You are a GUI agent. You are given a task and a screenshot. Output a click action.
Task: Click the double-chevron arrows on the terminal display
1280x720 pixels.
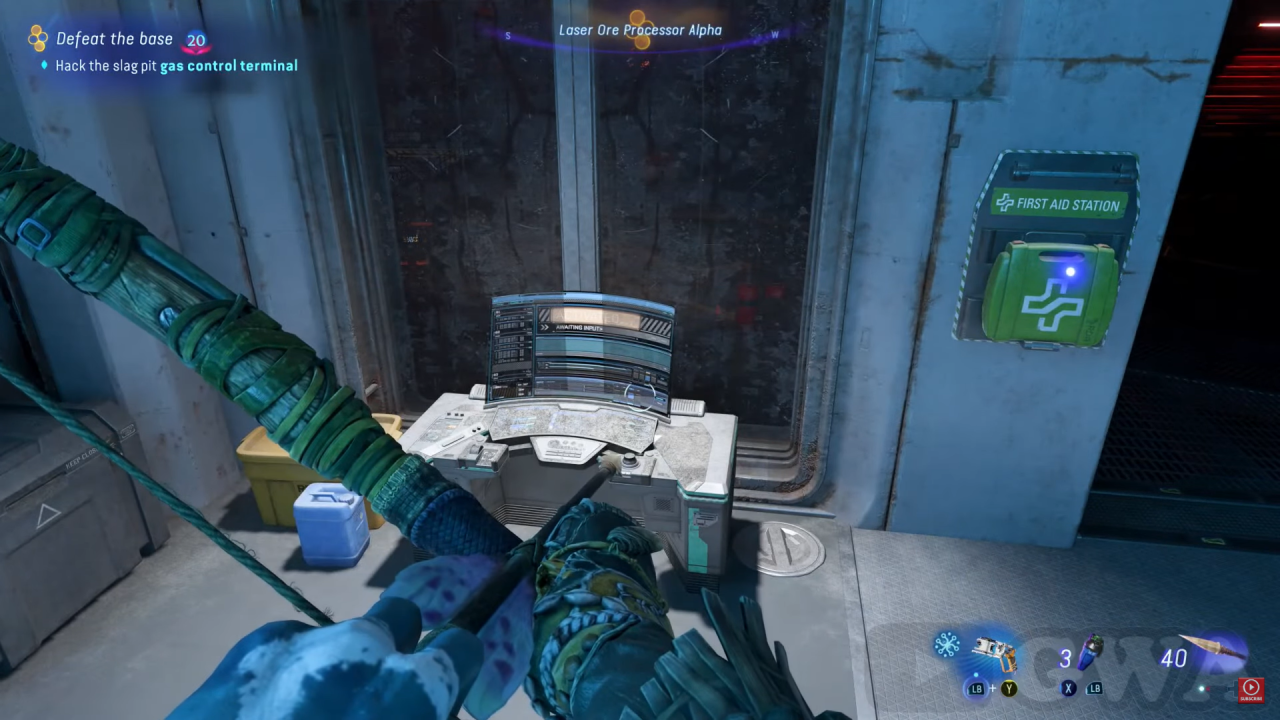pos(545,326)
